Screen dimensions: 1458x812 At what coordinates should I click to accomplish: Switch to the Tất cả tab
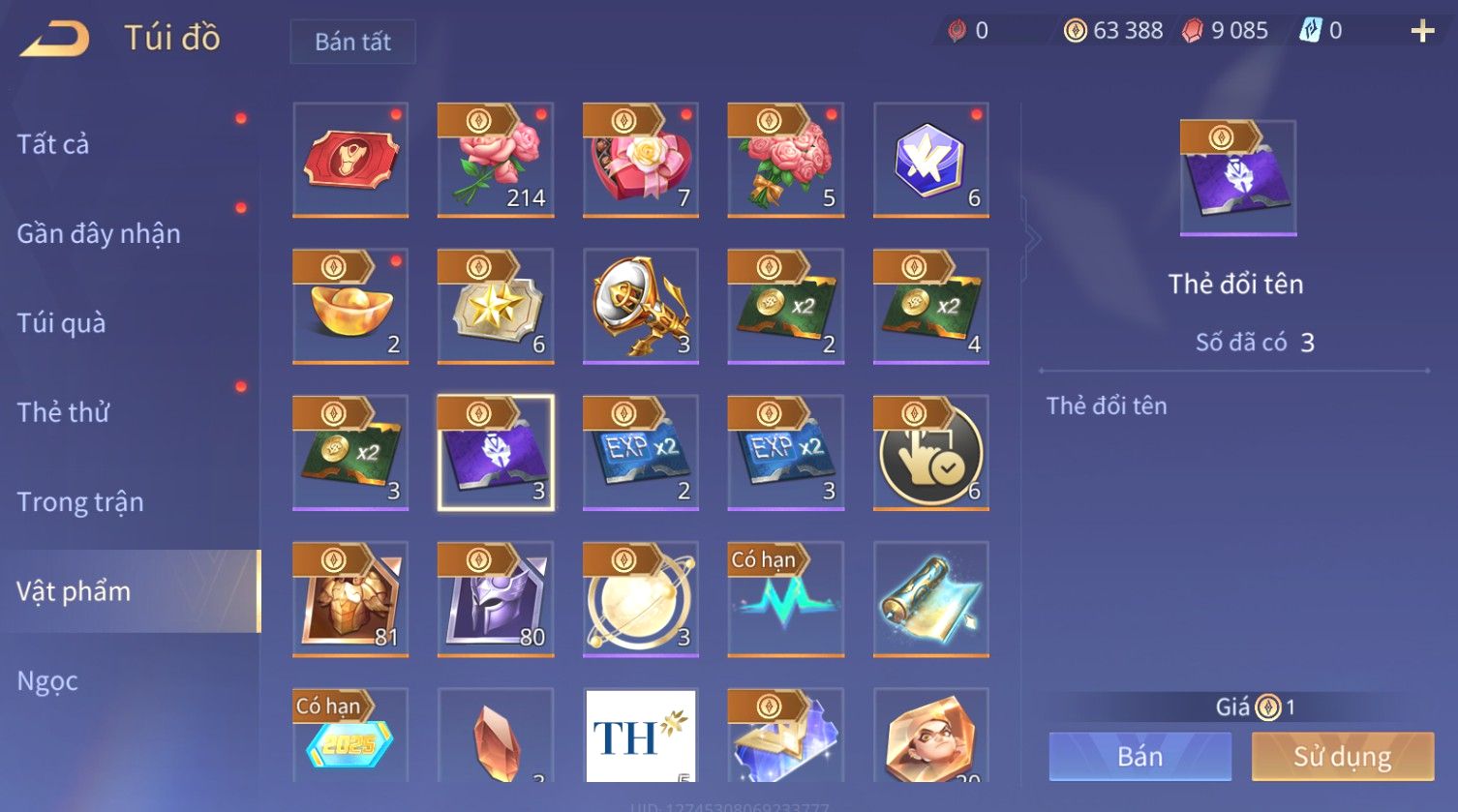pyautogui.click(x=53, y=144)
